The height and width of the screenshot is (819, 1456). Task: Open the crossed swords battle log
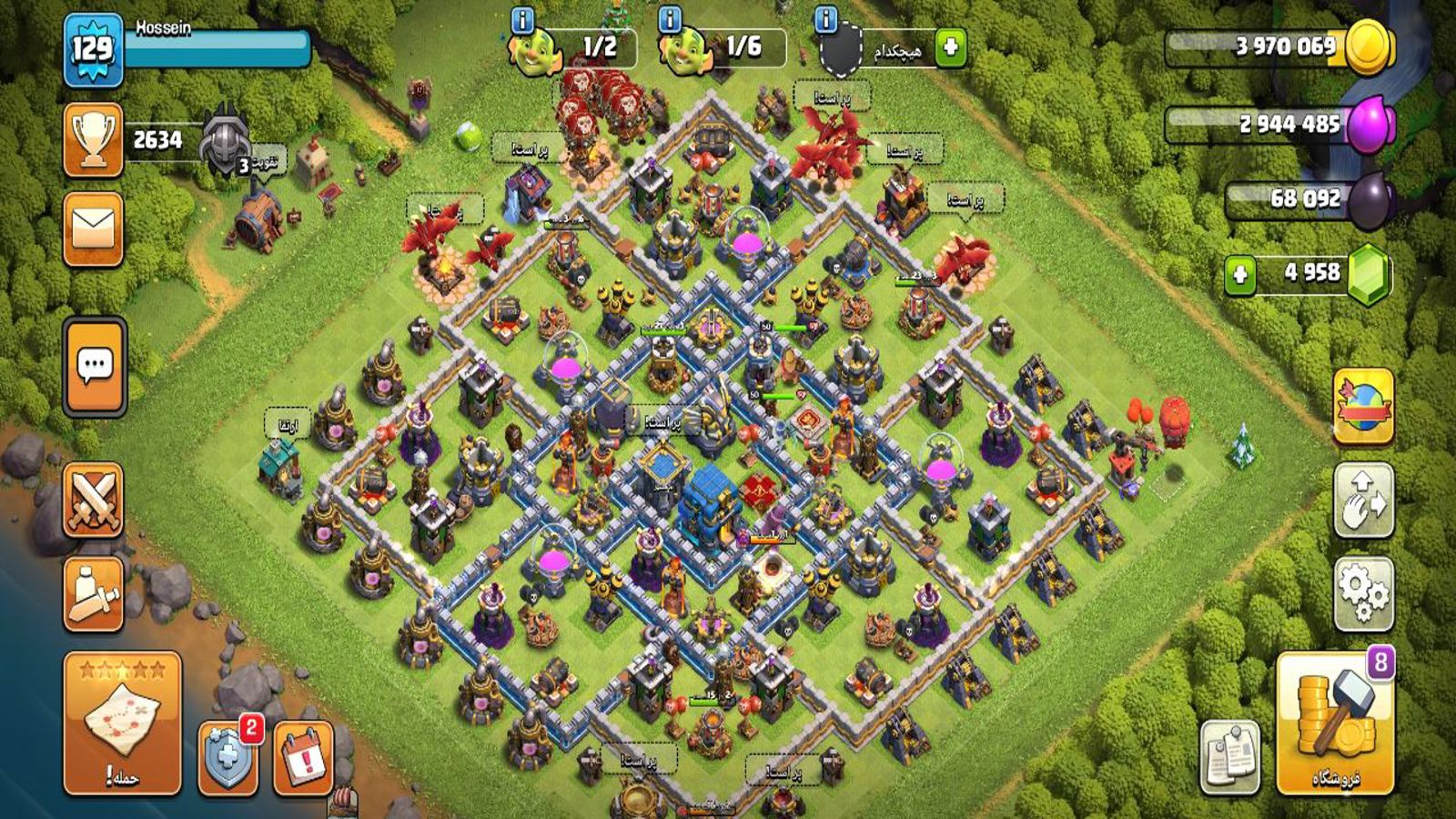point(94,500)
